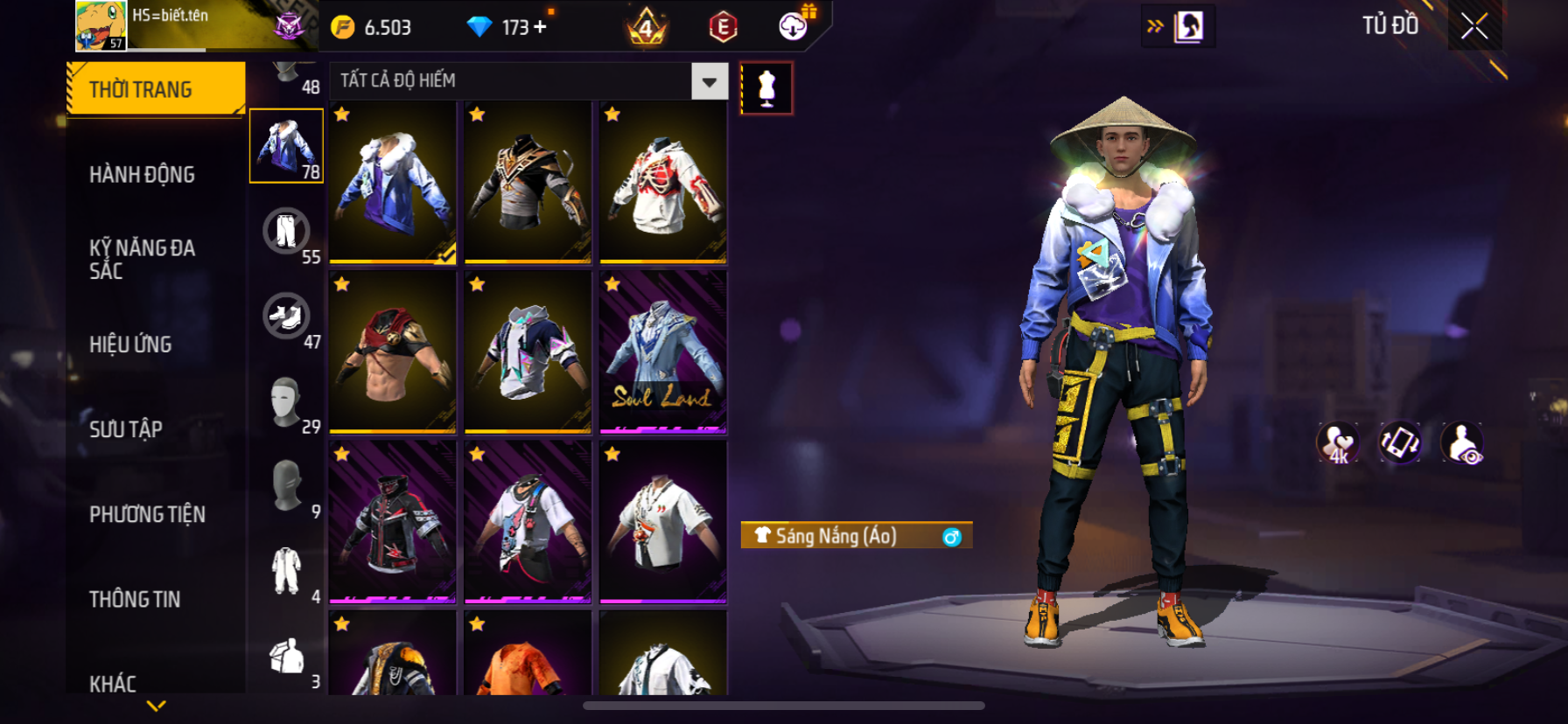1568x724 pixels.
Task: Click the mannequin outfit preset button
Action: (x=766, y=88)
